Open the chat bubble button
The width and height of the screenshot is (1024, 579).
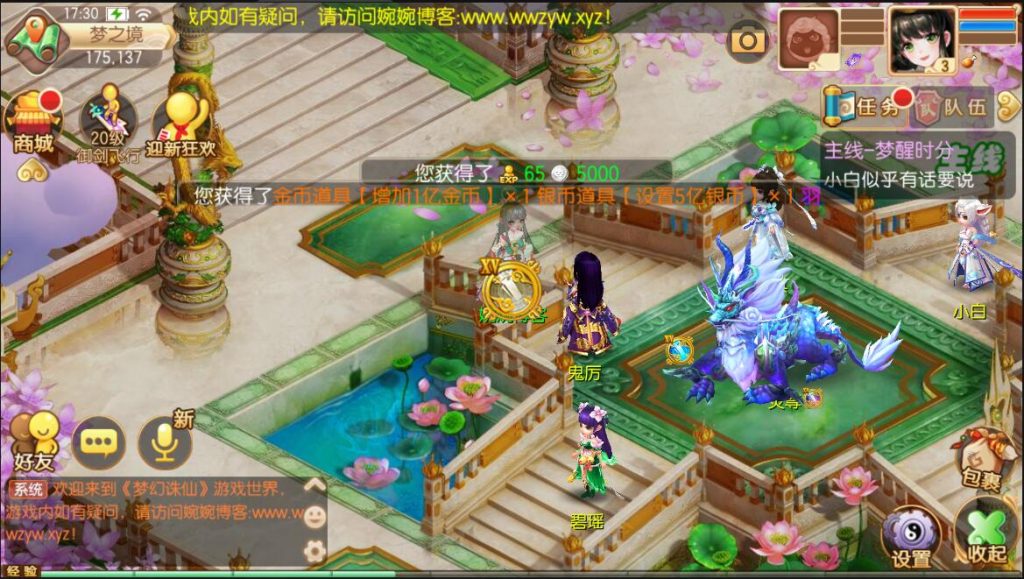(x=99, y=441)
